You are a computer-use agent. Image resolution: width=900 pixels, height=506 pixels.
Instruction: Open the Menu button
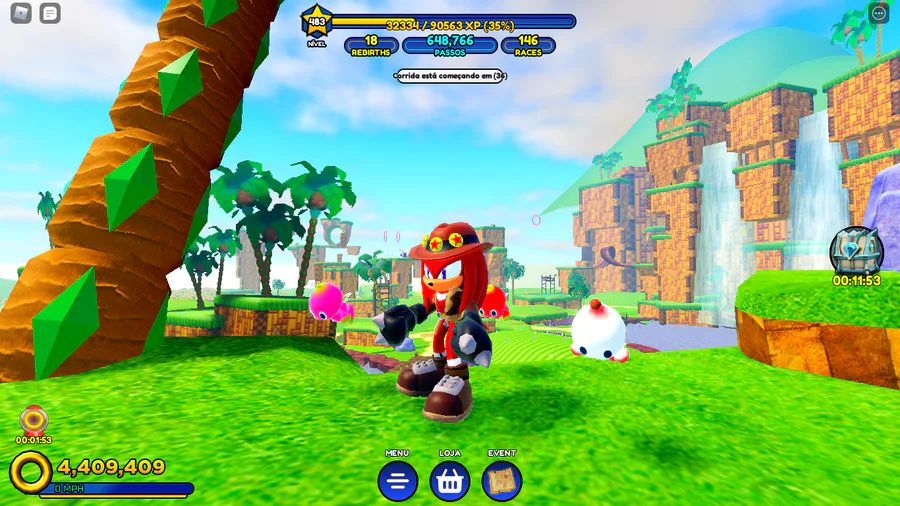point(397,481)
